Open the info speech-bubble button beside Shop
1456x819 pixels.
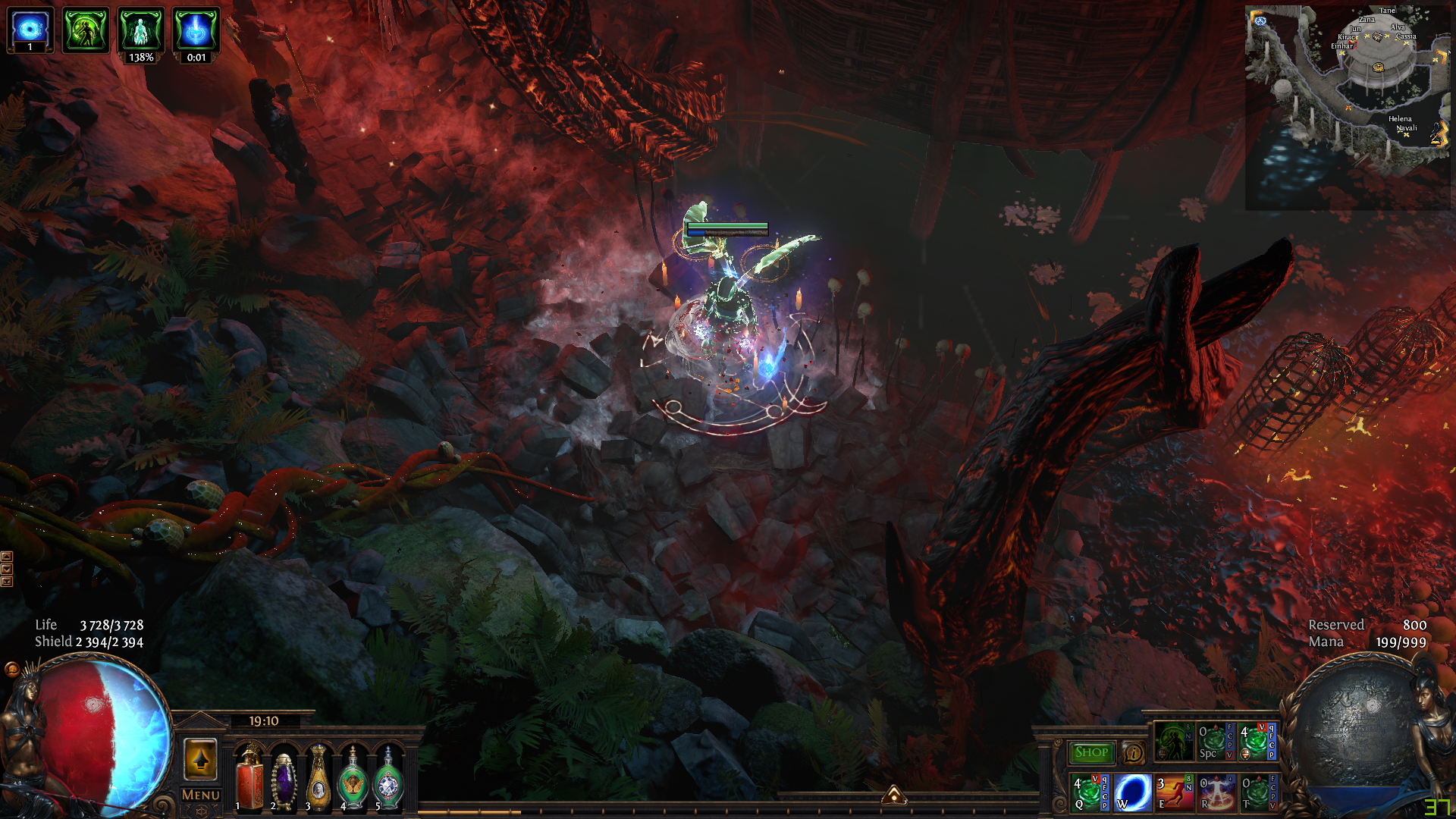coord(1134,753)
